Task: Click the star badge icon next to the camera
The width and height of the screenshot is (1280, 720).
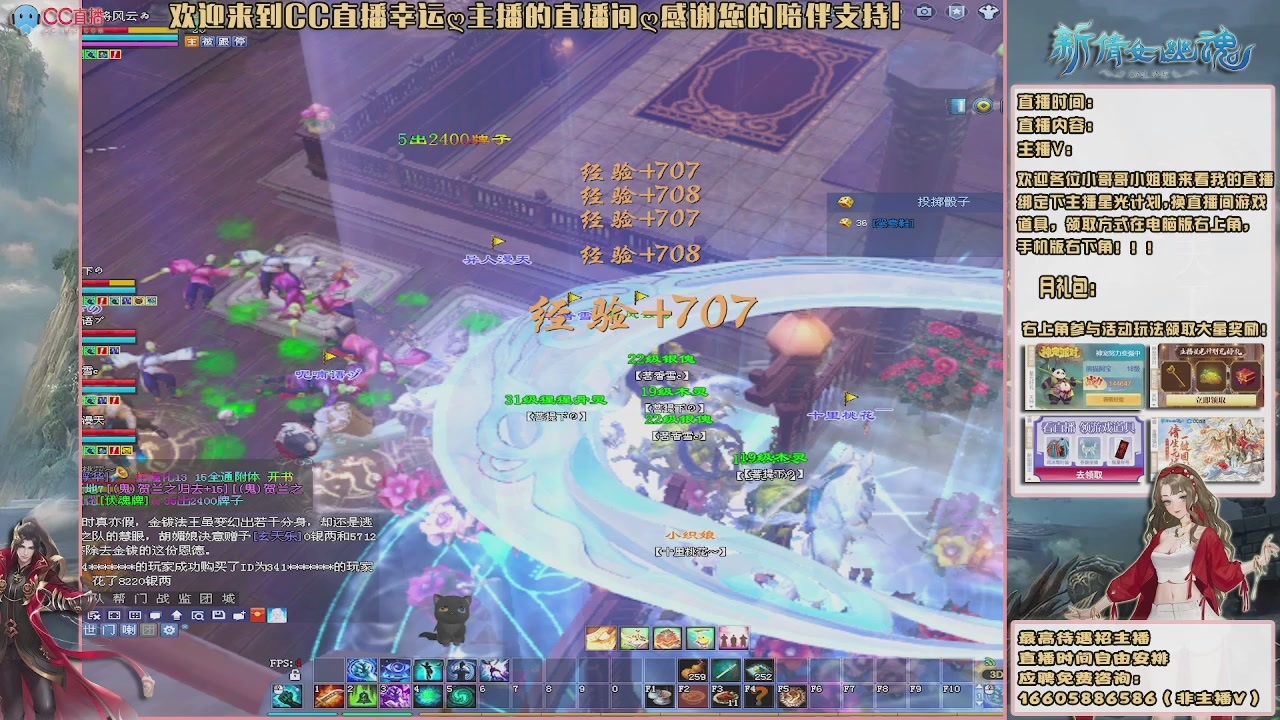Action: click(x=956, y=11)
